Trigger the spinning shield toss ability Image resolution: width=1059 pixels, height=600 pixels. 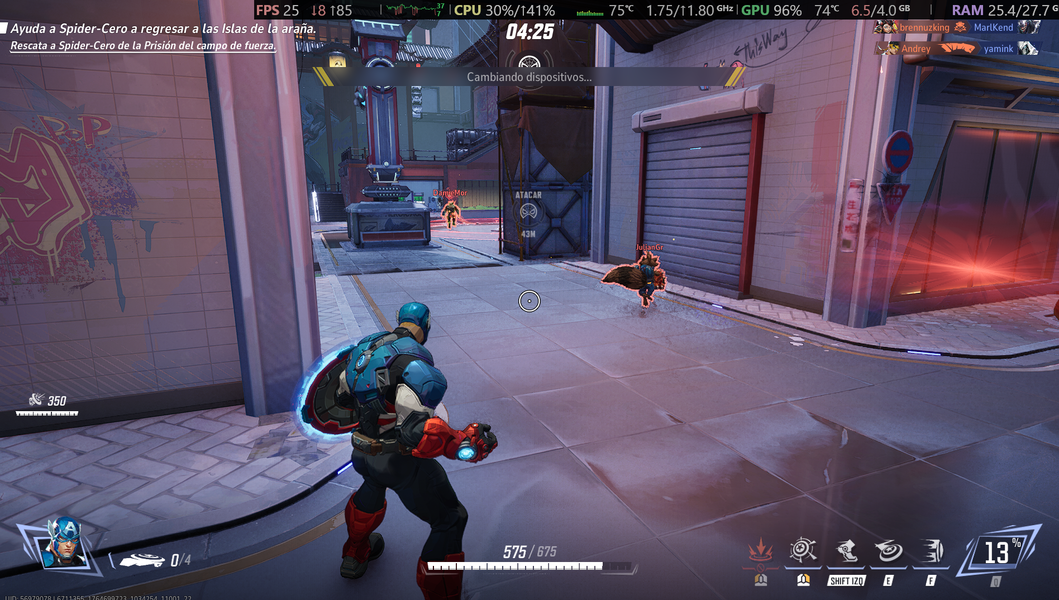click(888, 551)
